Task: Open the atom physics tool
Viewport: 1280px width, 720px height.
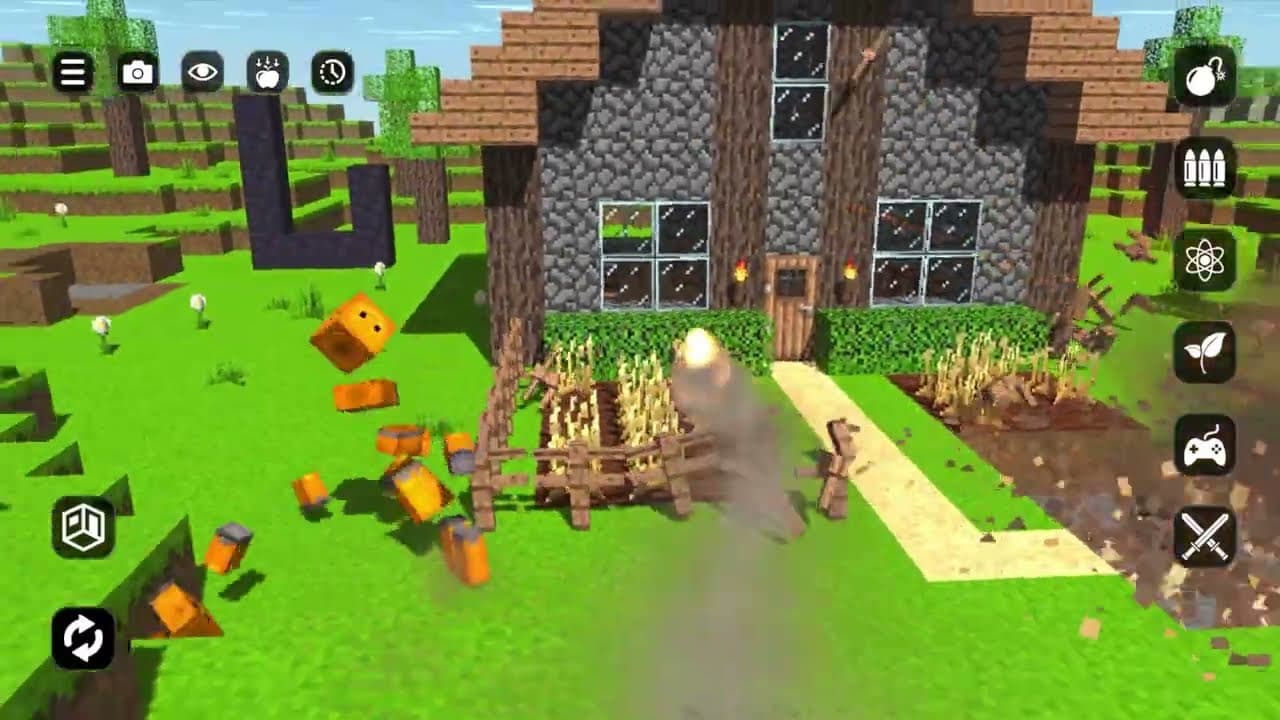Action: [x=1204, y=262]
